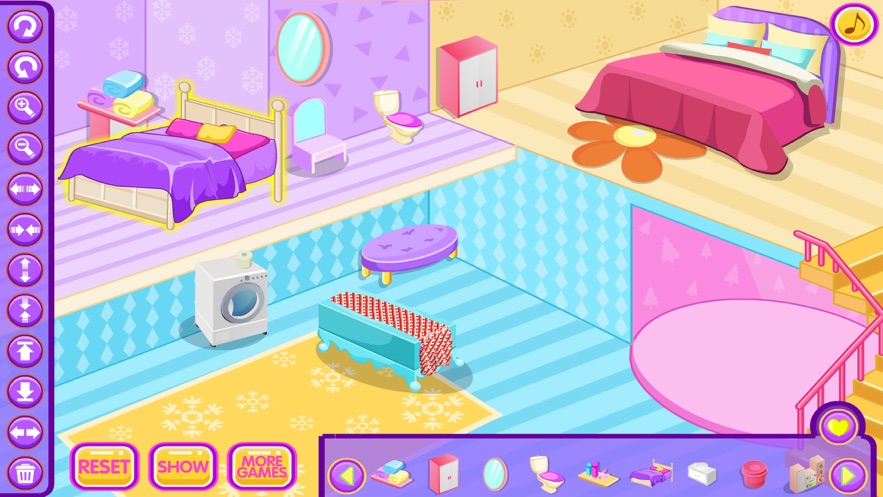The height and width of the screenshot is (497, 883).
Task: Zoom out with the magnifier minus button
Action: [24, 148]
